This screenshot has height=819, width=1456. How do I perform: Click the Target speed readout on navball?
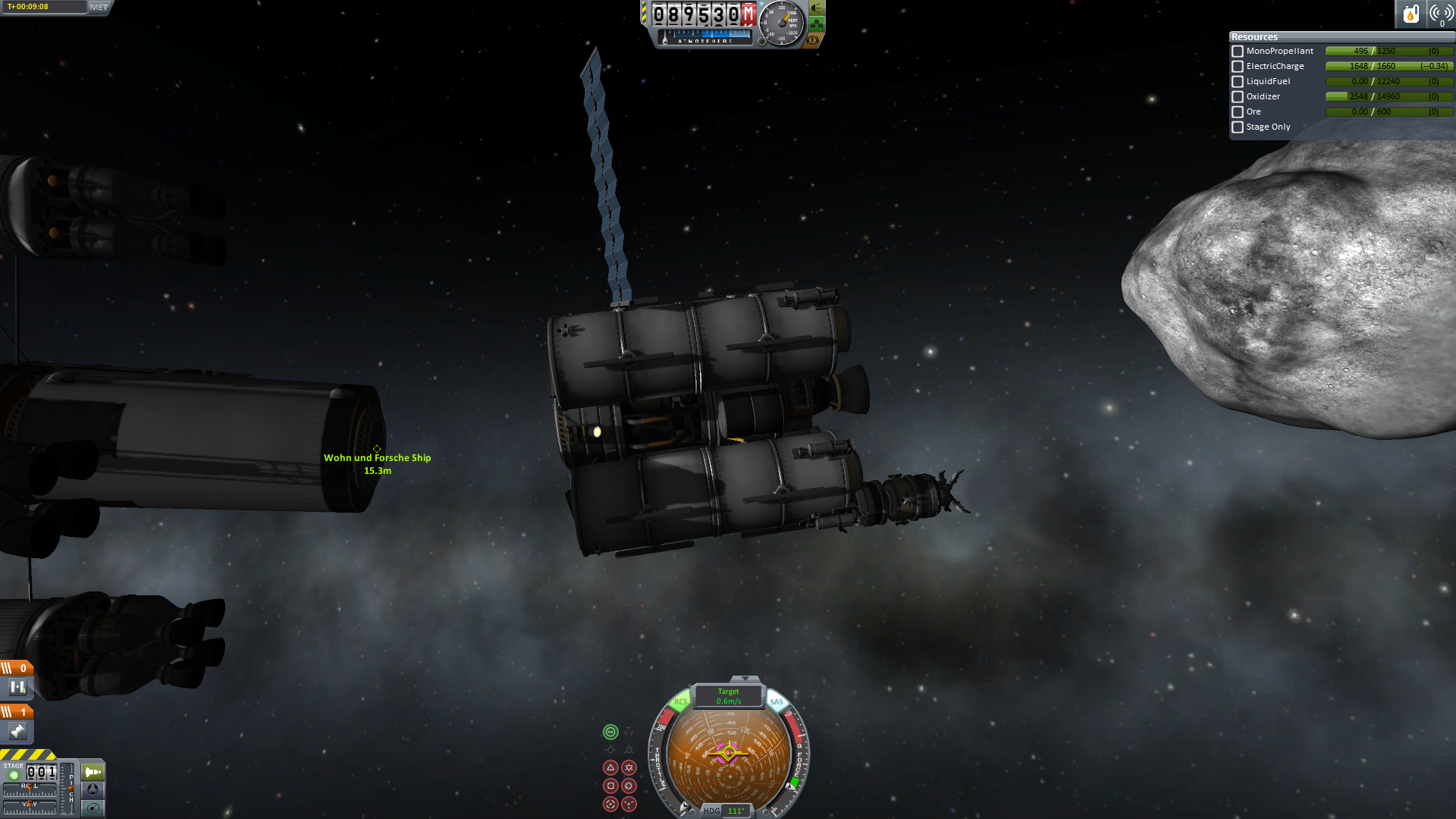click(729, 696)
